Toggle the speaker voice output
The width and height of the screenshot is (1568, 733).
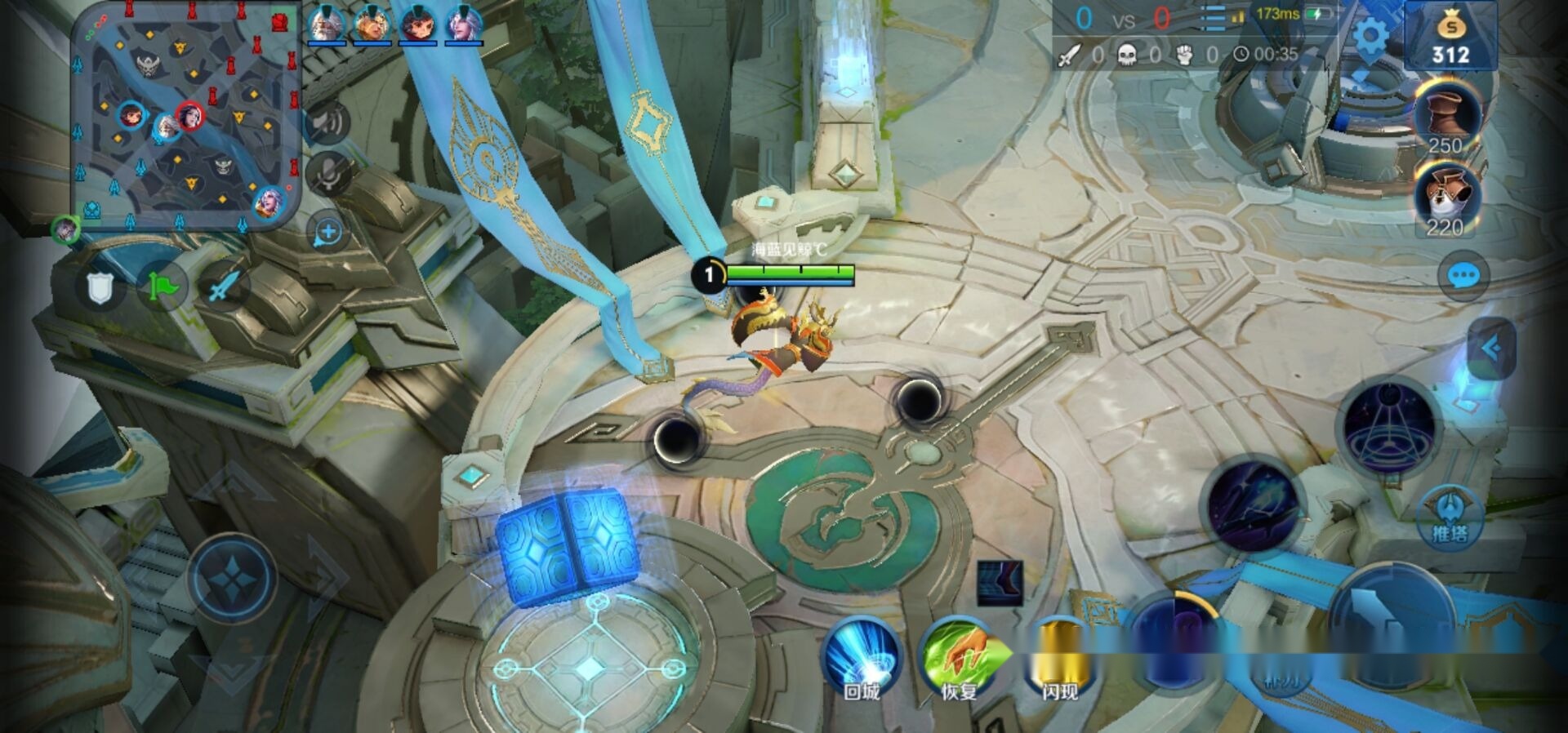(x=328, y=122)
